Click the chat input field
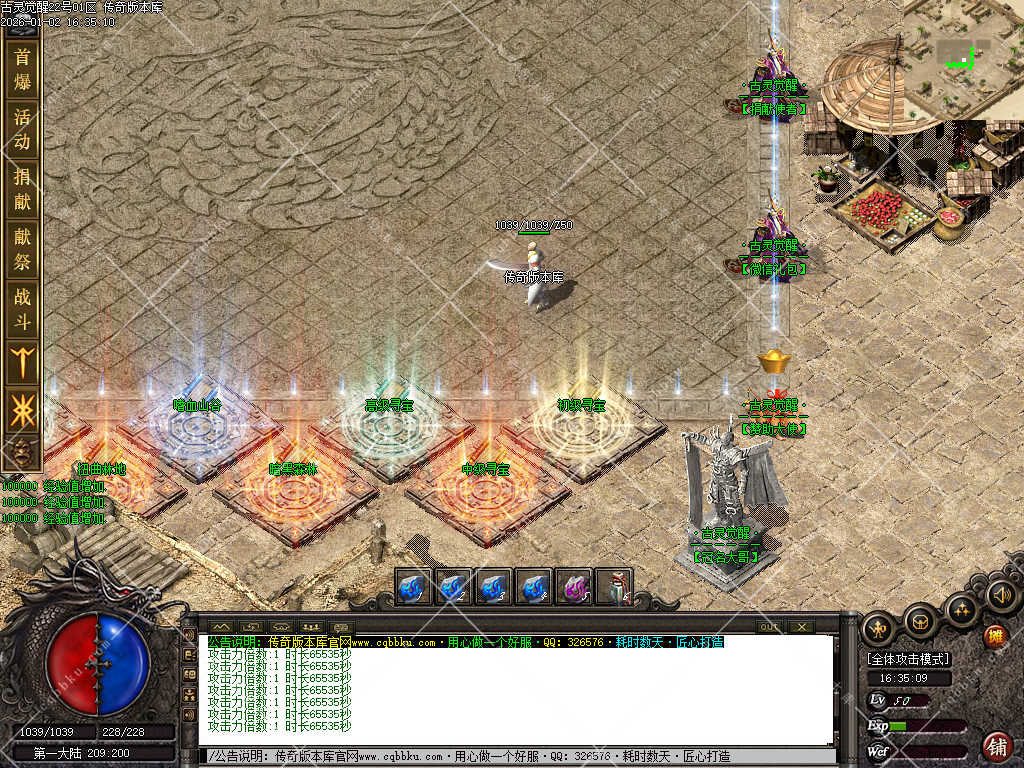The height and width of the screenshot is (768, 1024). tap(520, 757)
